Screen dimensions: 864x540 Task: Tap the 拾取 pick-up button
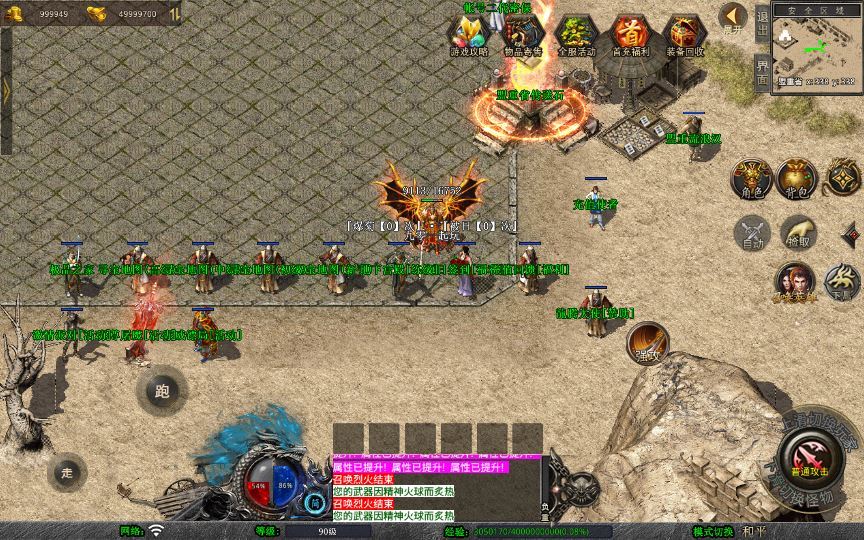(797, 232)
